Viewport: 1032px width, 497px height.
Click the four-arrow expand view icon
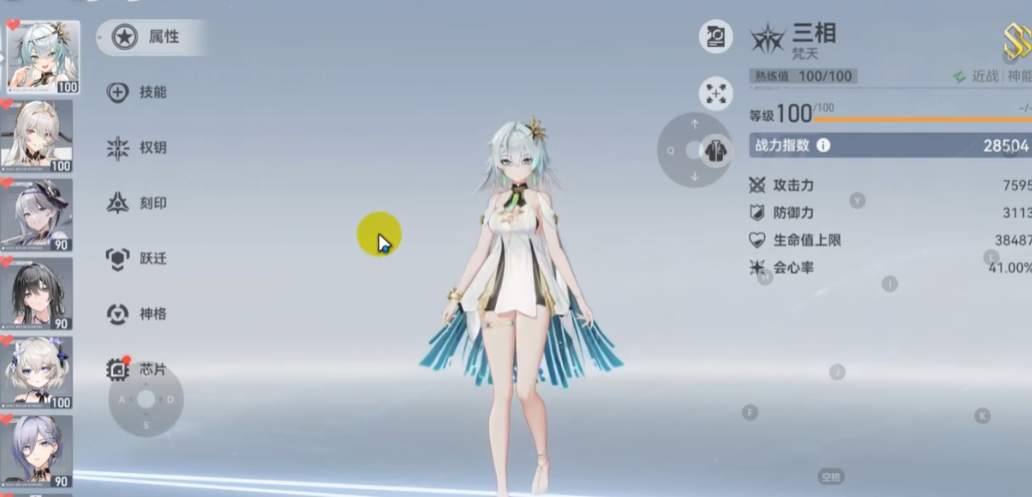click(716, 94)
